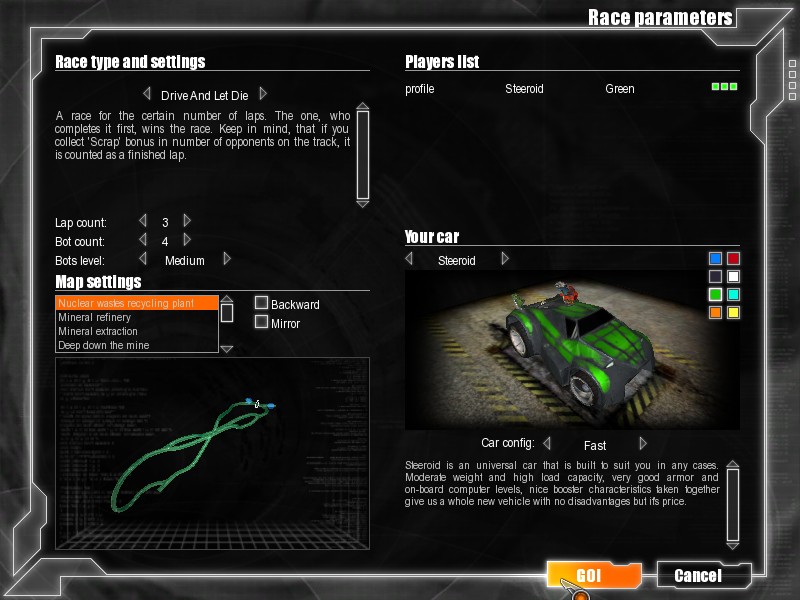Switch to next race type after Drive And Let Die
Viewport: 800px width, 600px height.
[263, 93]
